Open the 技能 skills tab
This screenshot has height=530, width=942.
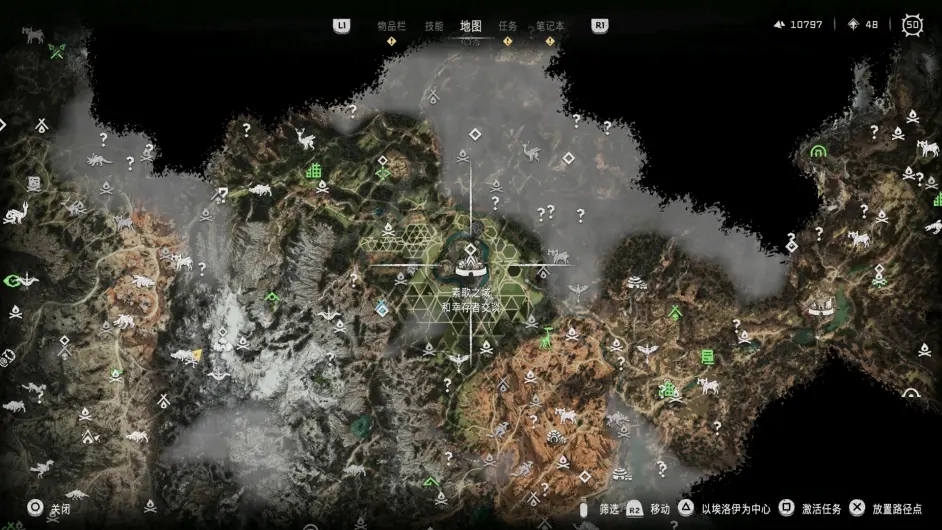433,26
